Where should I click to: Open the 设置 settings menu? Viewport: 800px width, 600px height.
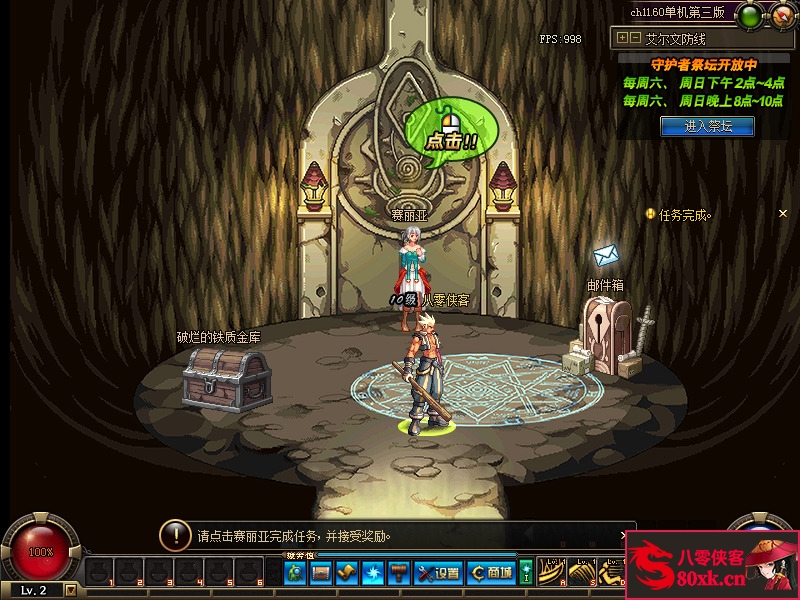[x=437, y=573]
